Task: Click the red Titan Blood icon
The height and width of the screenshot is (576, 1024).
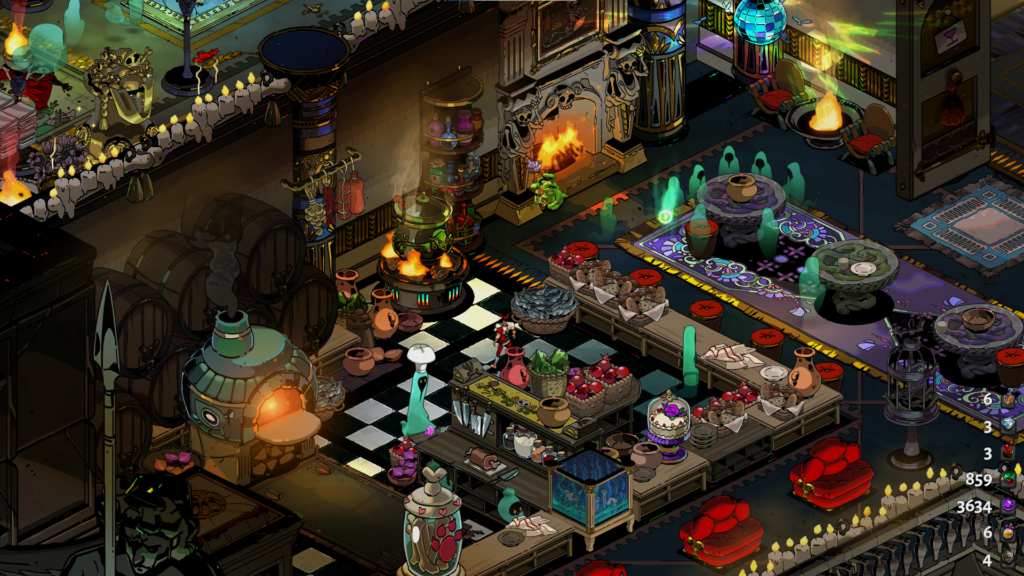Action: pyautogui.click(x=1008, y=453)
